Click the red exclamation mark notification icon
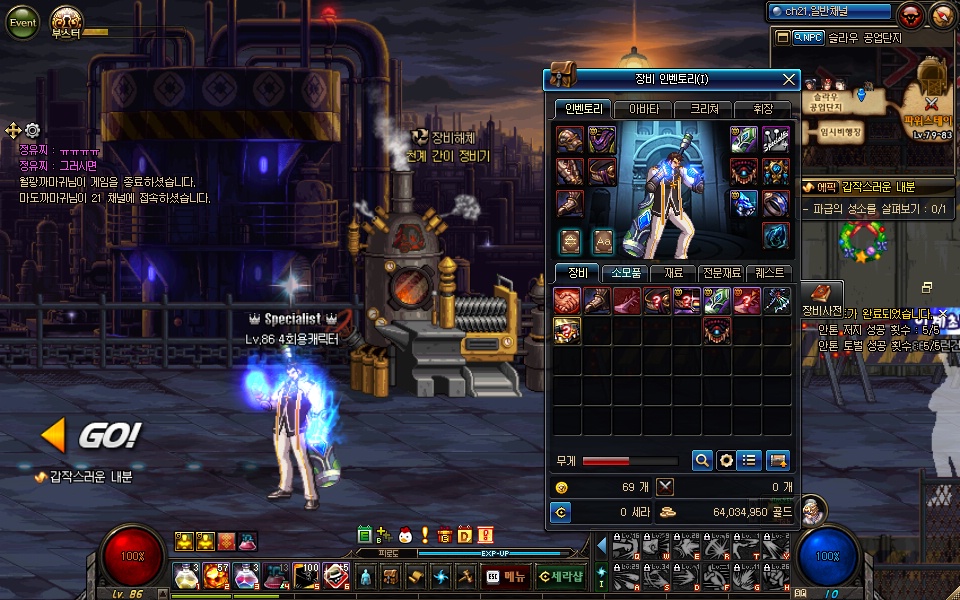Viewport: 960px width, 600px height. click(424, 535)
